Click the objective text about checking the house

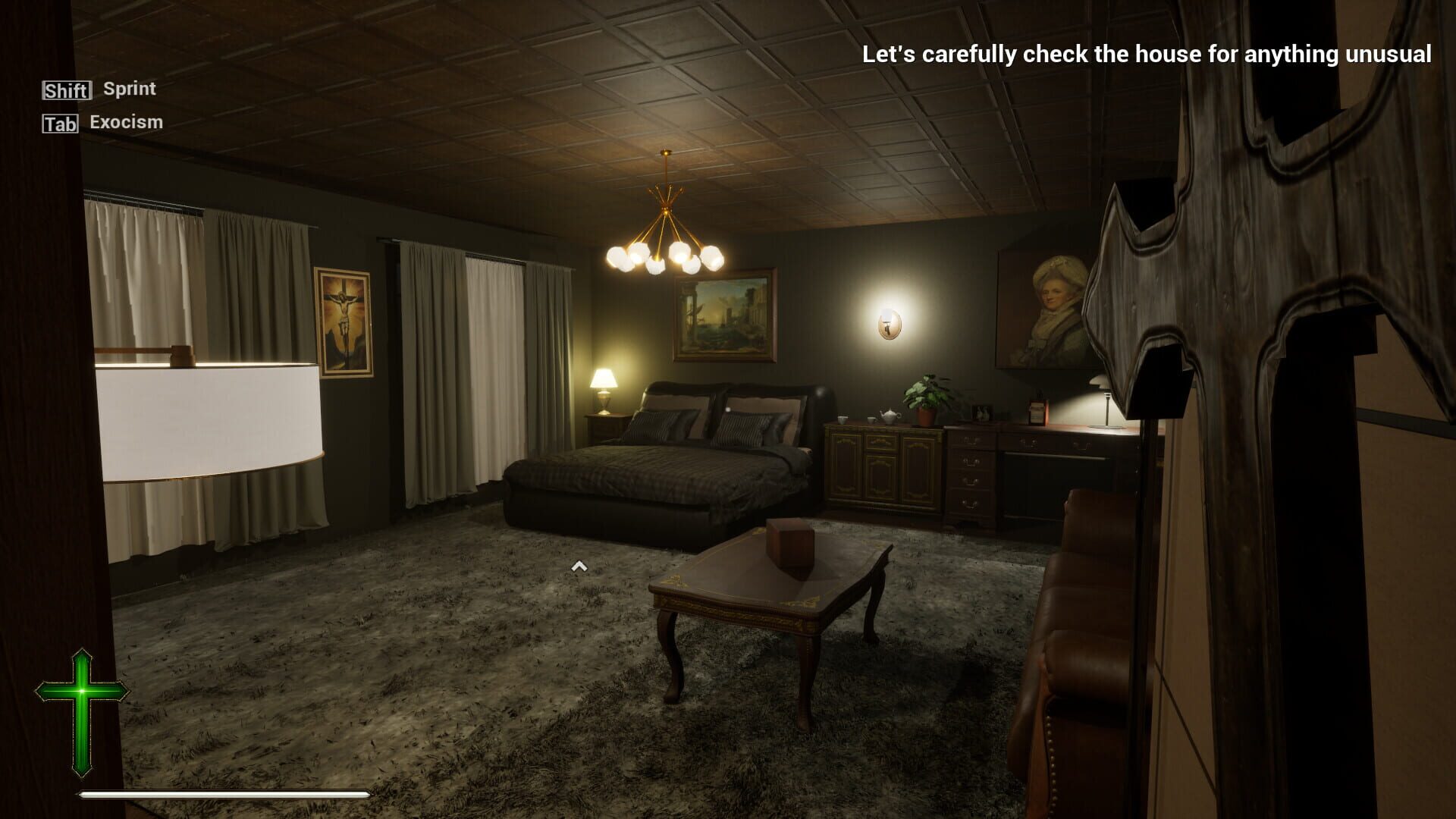[x=1145, y=53]
